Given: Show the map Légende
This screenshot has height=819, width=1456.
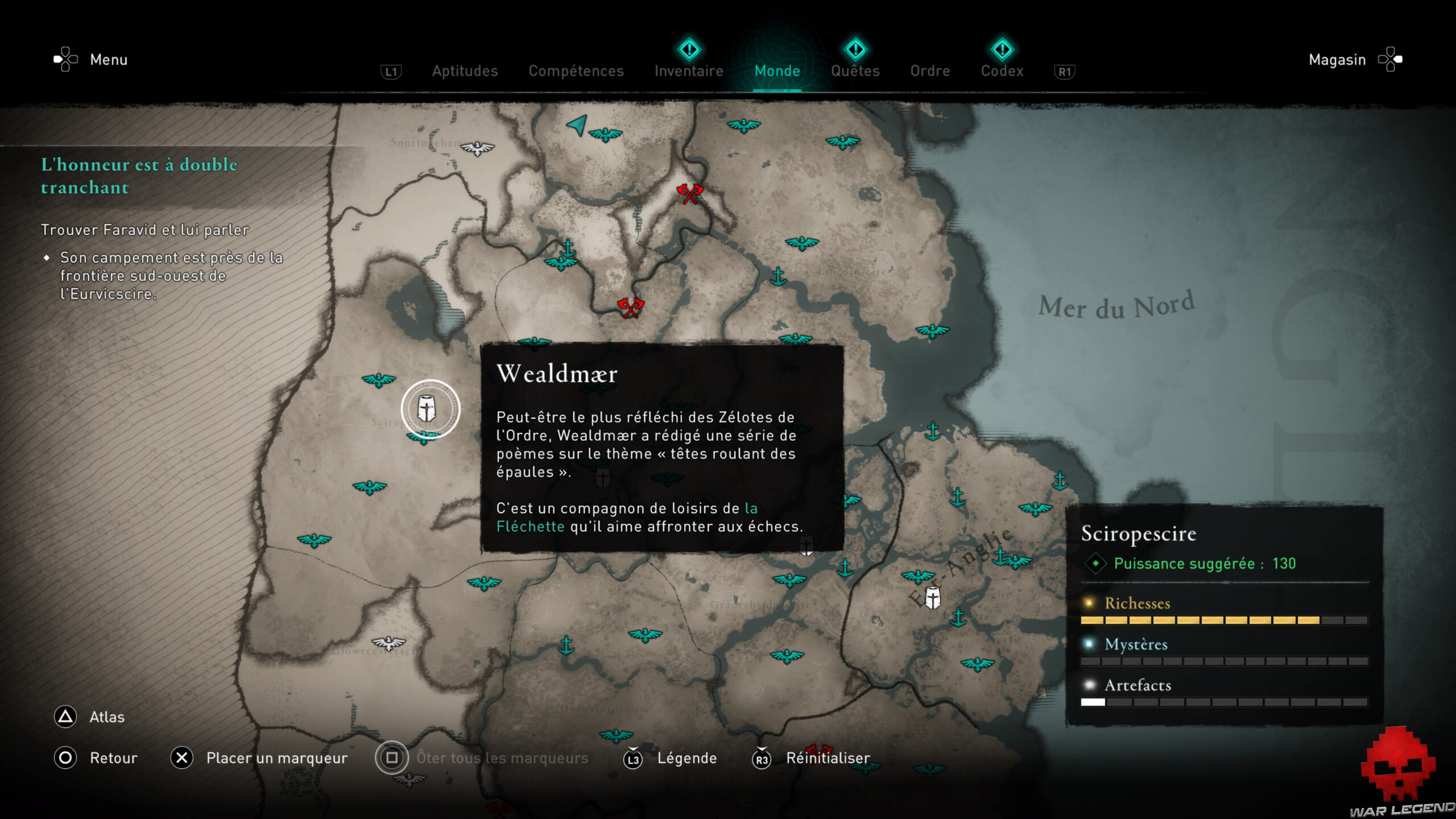Looking at the screenshot, I should click(x=686, y=758).
